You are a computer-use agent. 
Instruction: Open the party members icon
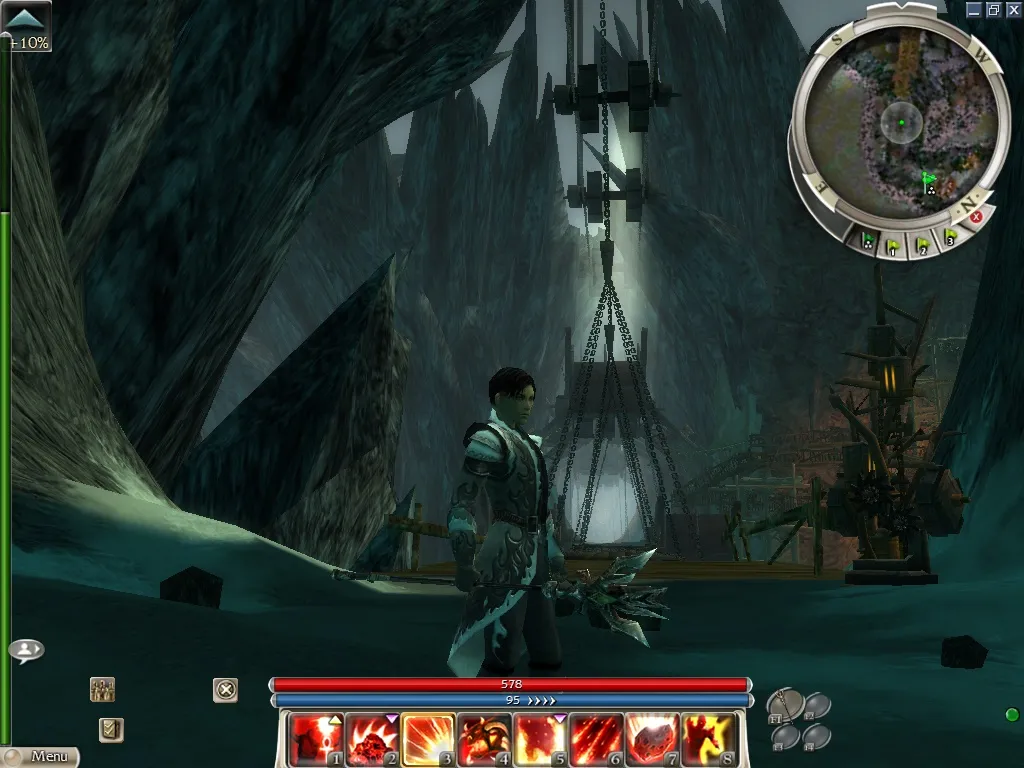pyautogui.click(x=102, y=689)
